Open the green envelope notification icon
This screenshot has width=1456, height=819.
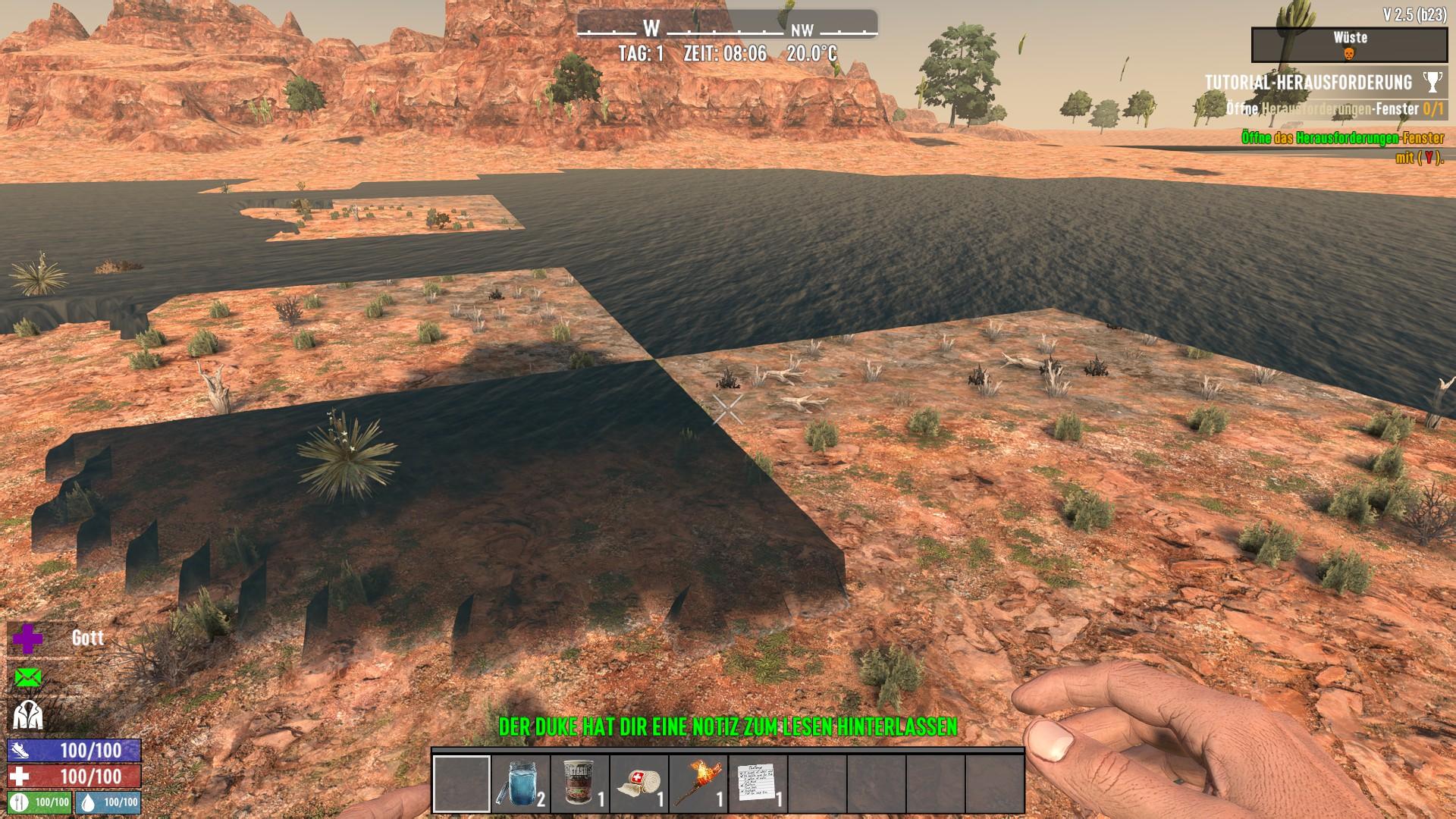28,677
